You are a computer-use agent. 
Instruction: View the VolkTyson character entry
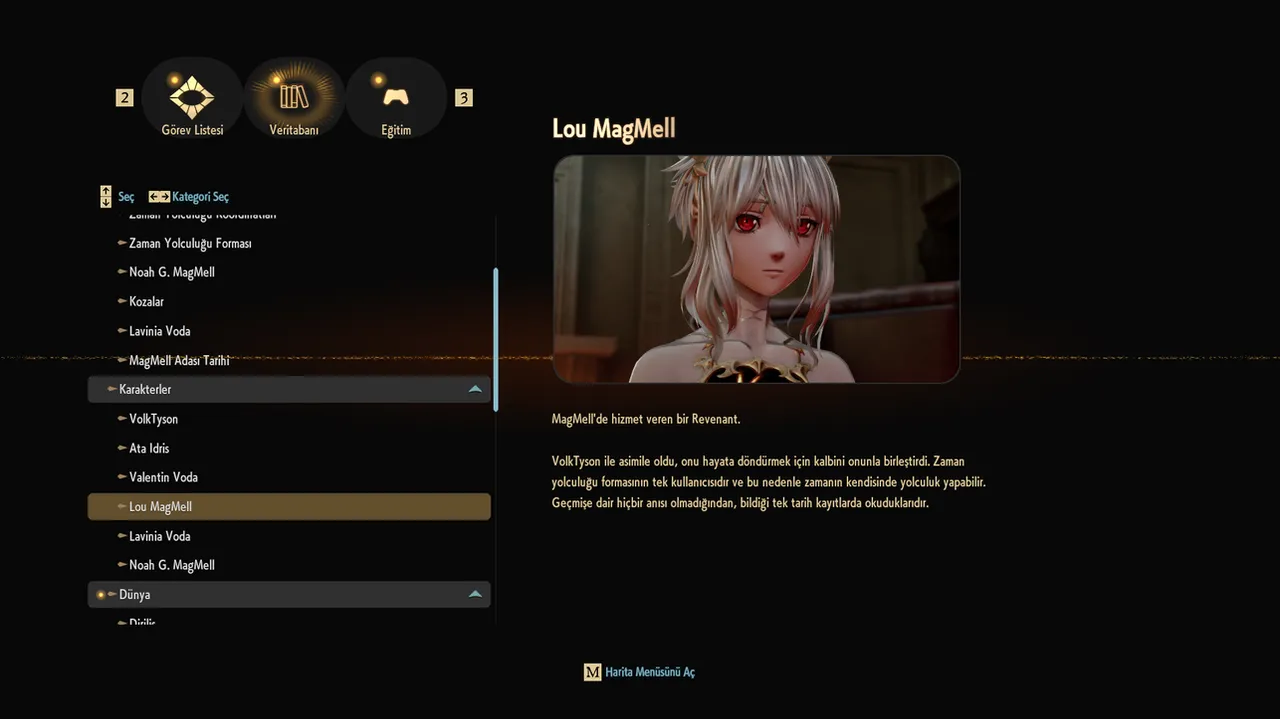click(x=153, y=419)
